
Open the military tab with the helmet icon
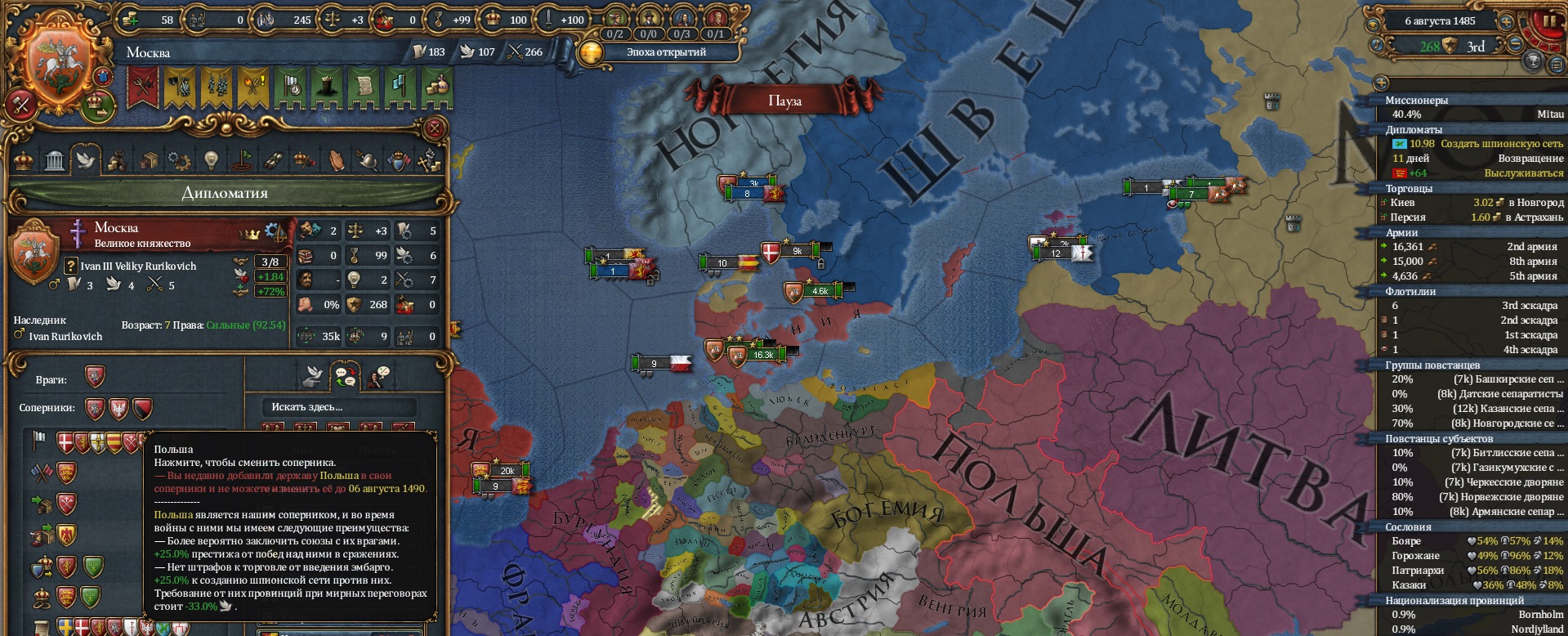[367, 160]
